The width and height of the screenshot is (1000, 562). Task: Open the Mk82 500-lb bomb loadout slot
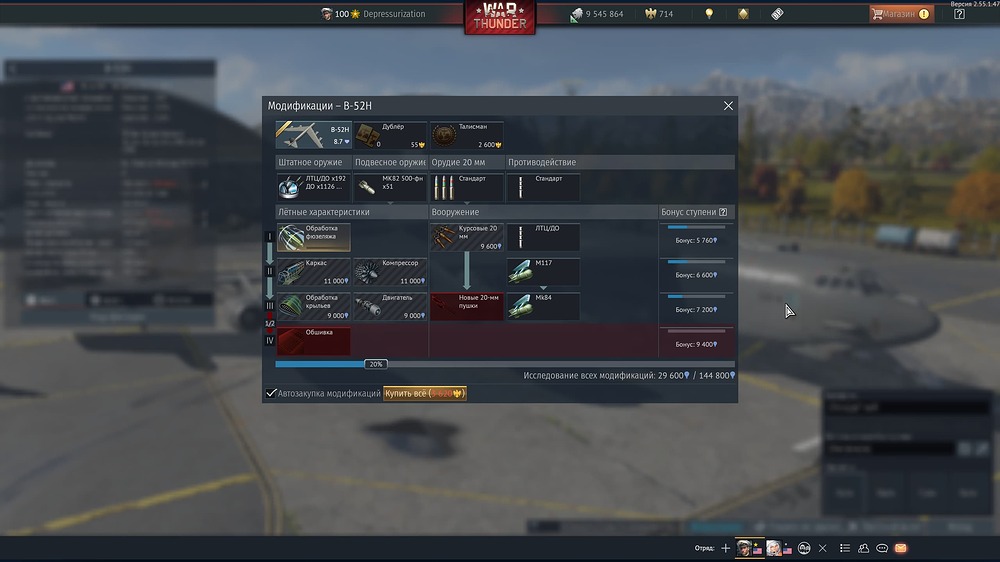click(x=391, y=187)
